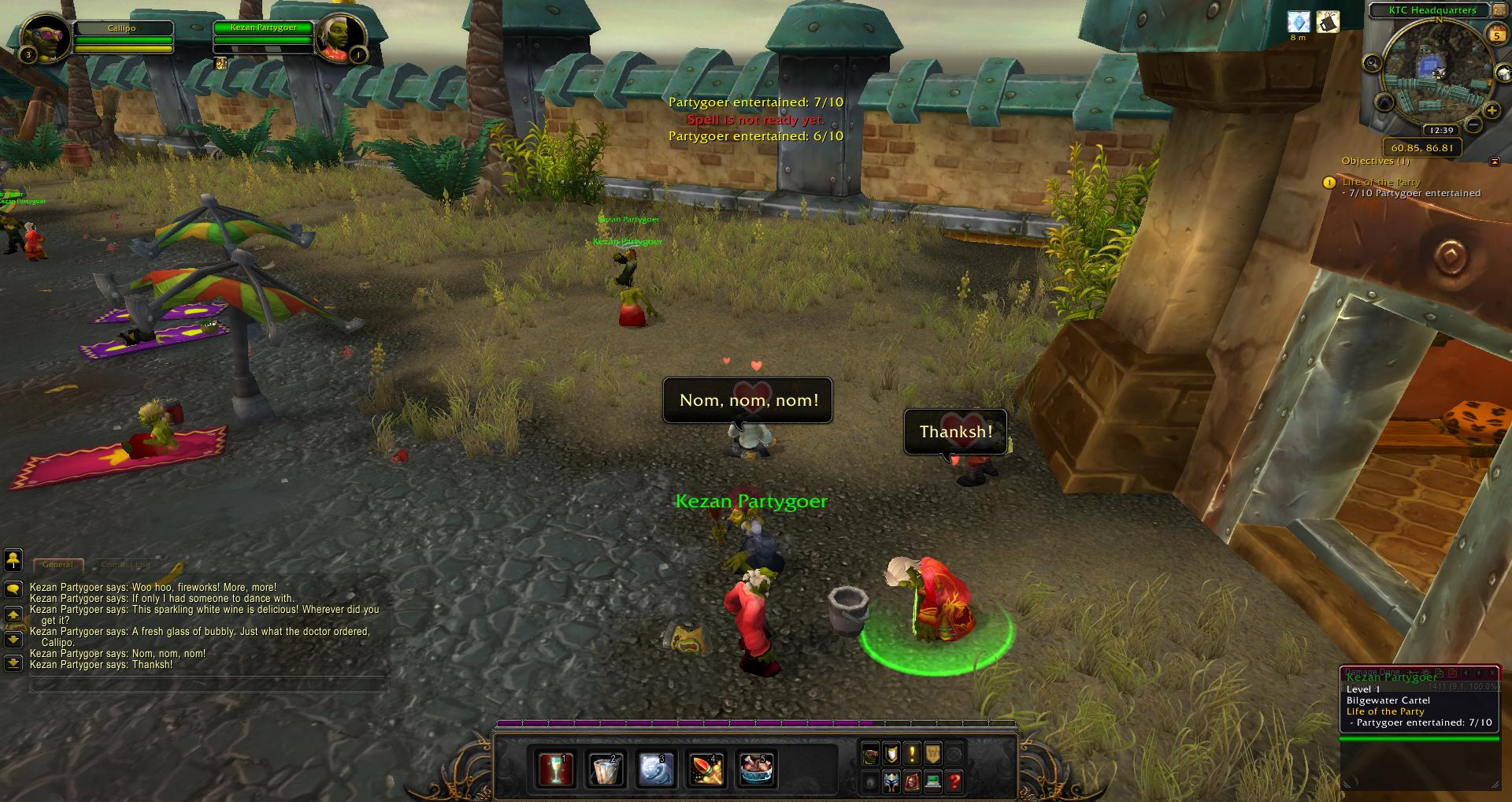Launch the fireworks rocket ability

pyautogui.click(x=706, y=769)
